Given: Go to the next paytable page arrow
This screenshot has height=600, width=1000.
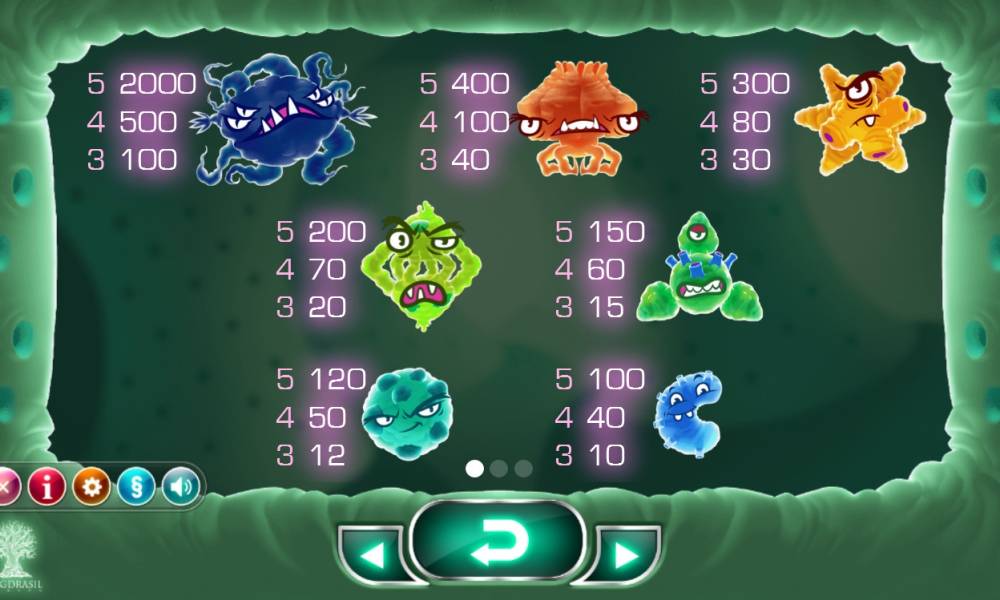Looking at the screenshot, I should coord(627,554).
